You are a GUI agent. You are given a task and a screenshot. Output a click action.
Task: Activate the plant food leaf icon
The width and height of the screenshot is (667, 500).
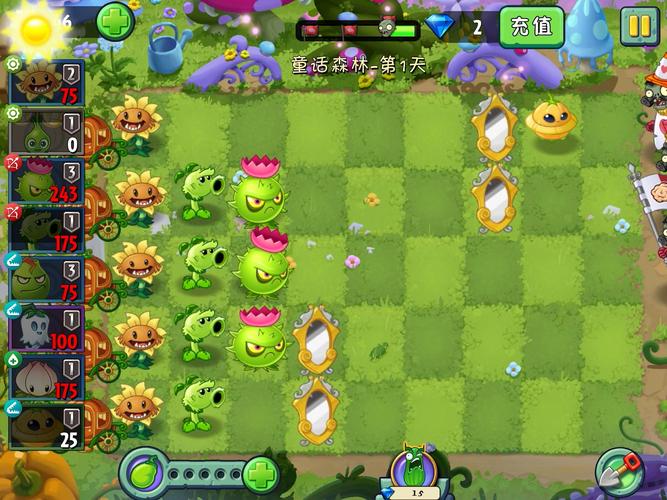coord(144,473)
